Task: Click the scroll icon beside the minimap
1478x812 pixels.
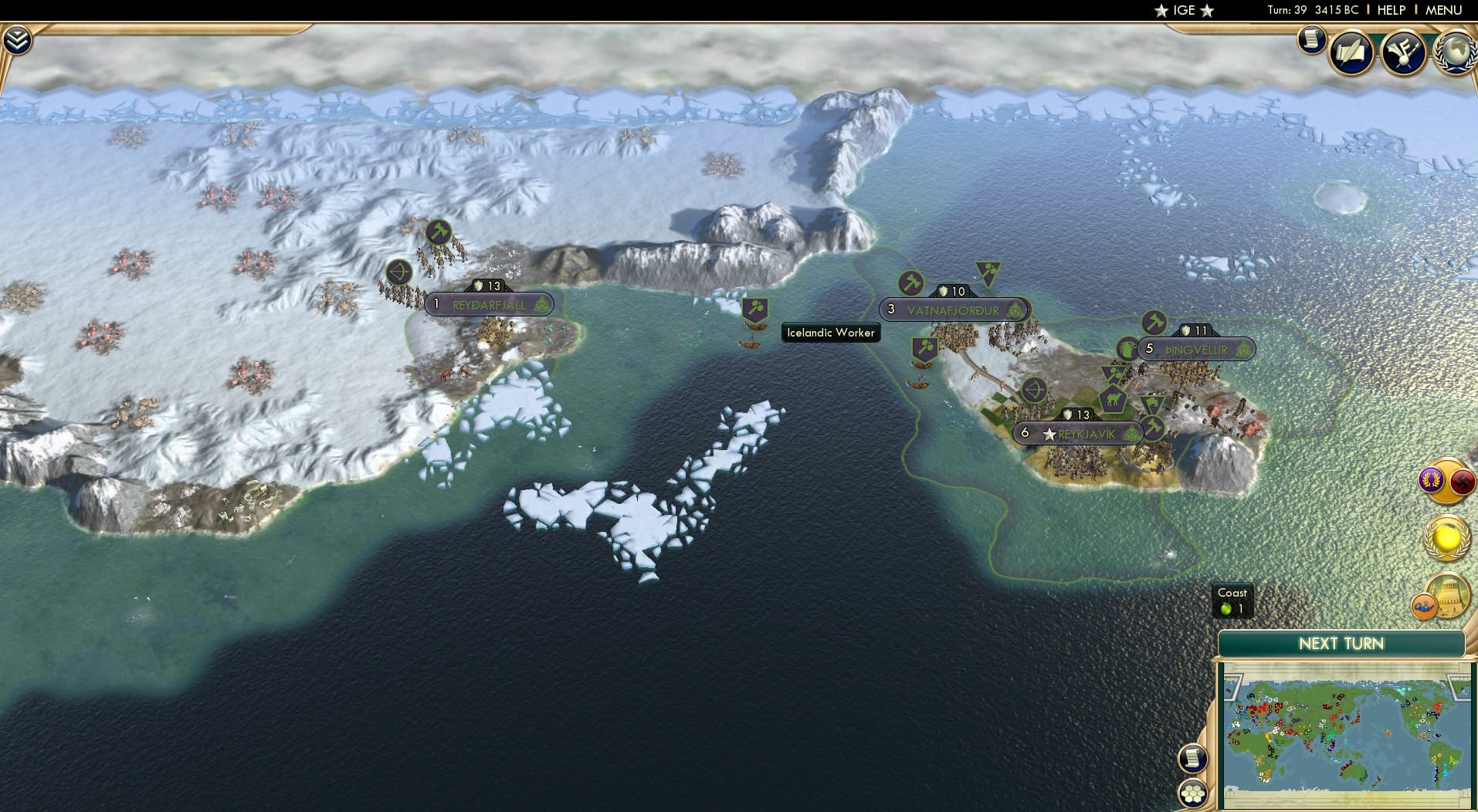Action: [1193, 760]
